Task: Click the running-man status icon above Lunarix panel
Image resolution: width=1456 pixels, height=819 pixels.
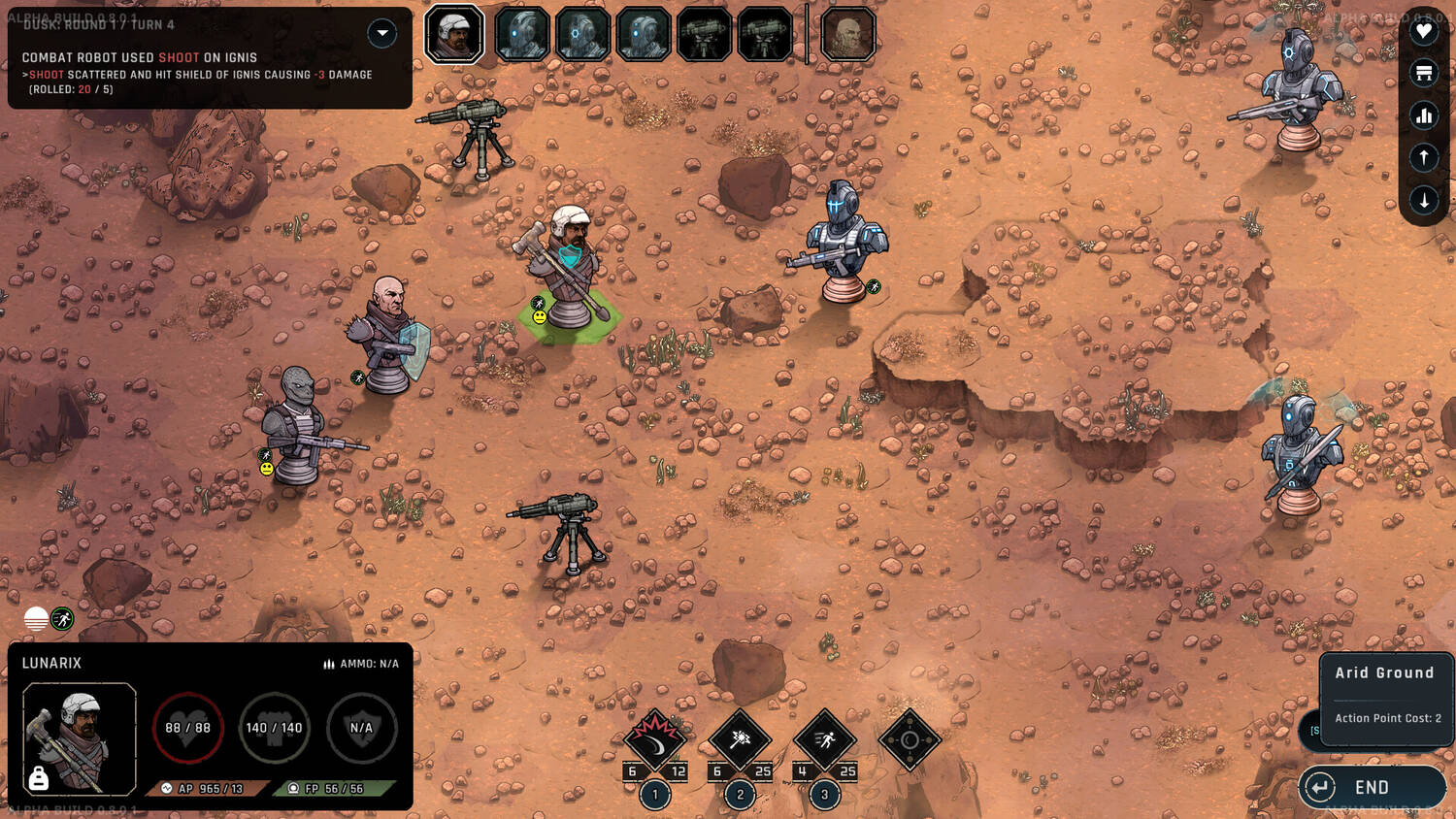Action: (62, 618)
